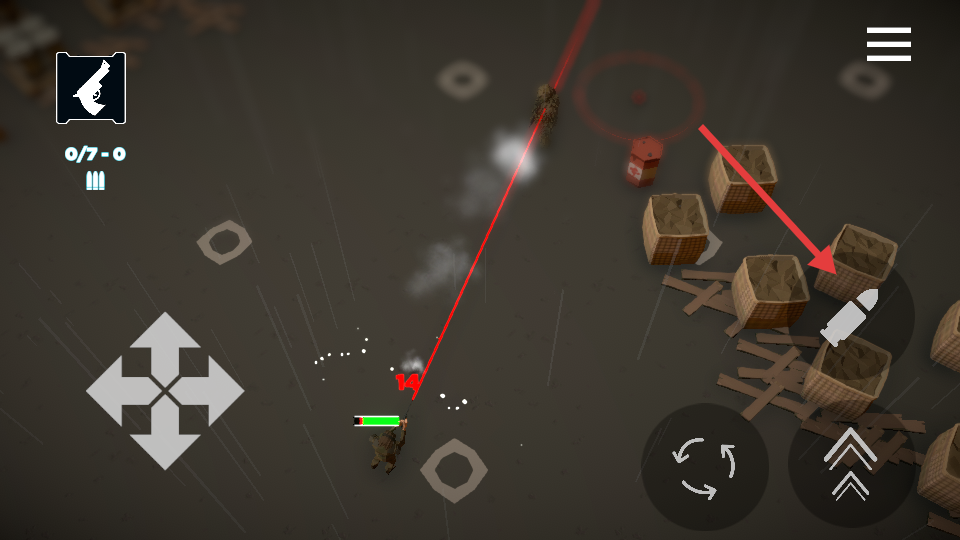Tap the circular arrows swap button
This screenshot has width=960, height=540.
705,467
